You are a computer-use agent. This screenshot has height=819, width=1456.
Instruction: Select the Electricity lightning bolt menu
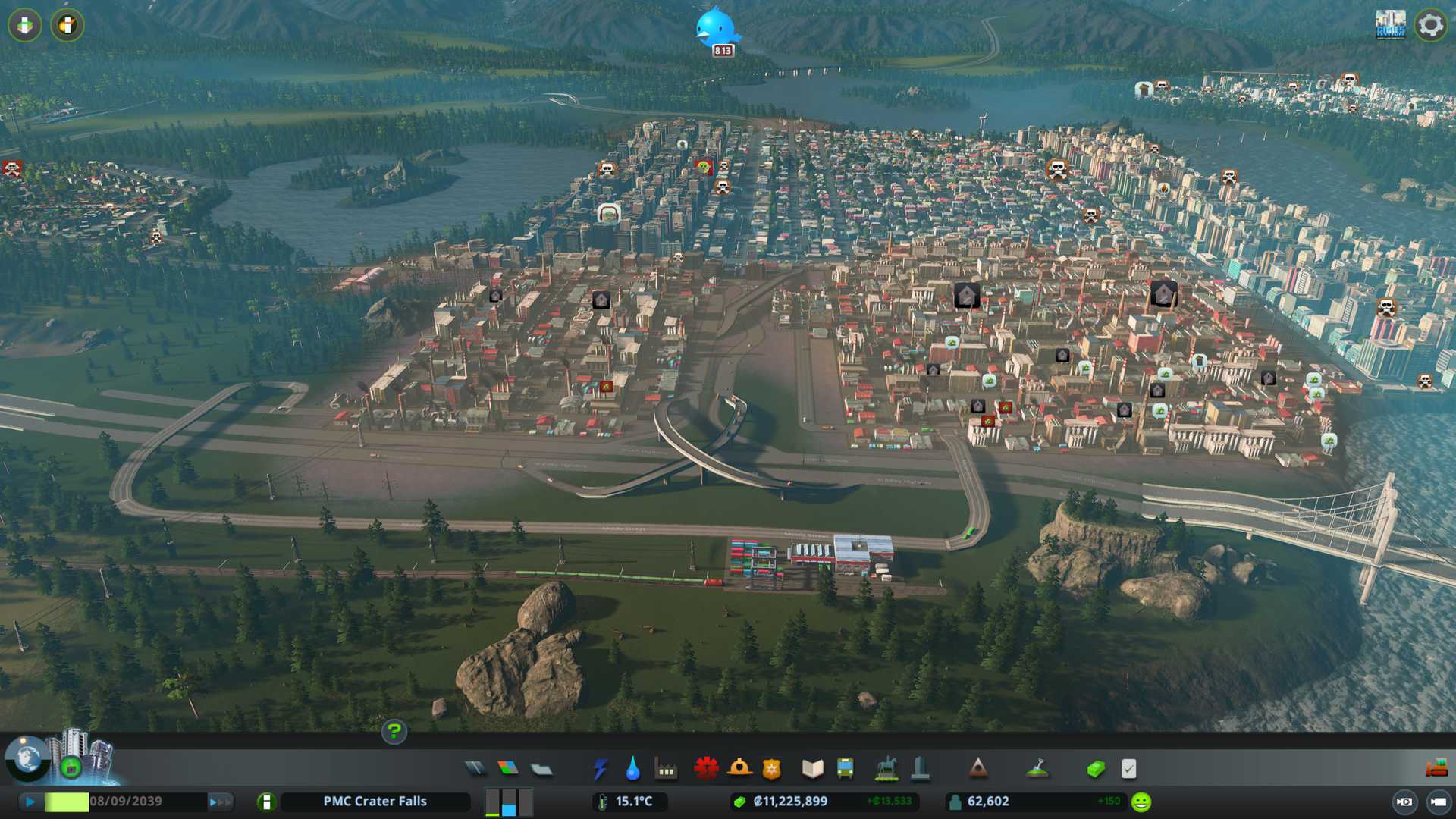[600, 769]
